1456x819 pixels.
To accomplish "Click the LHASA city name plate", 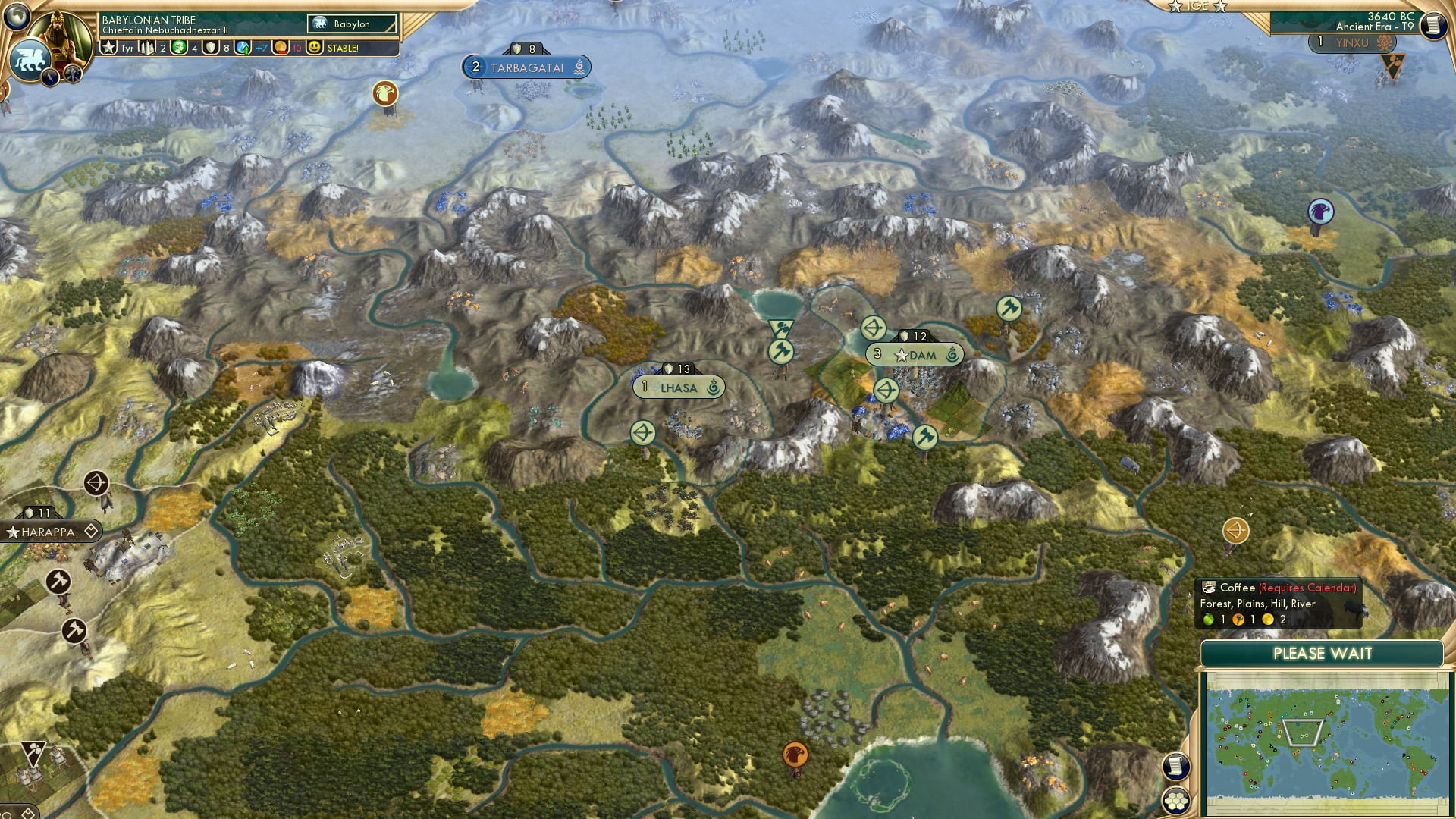I will [x=679, y=387].
